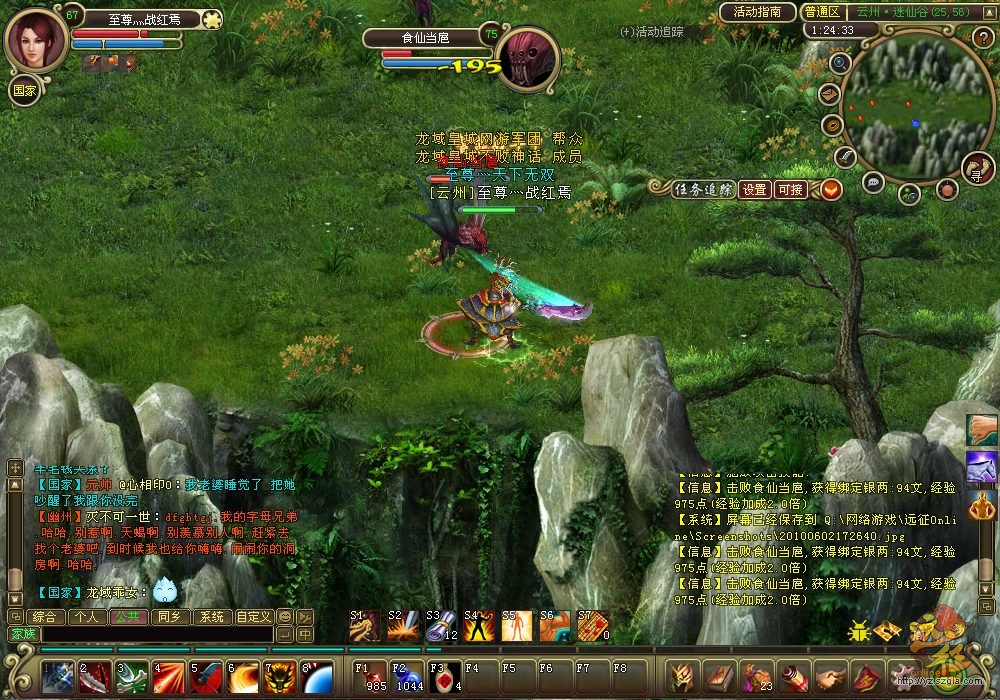
Task: Click the magnifying glass icon beside minimap
Action: click(x=840, y=62)
